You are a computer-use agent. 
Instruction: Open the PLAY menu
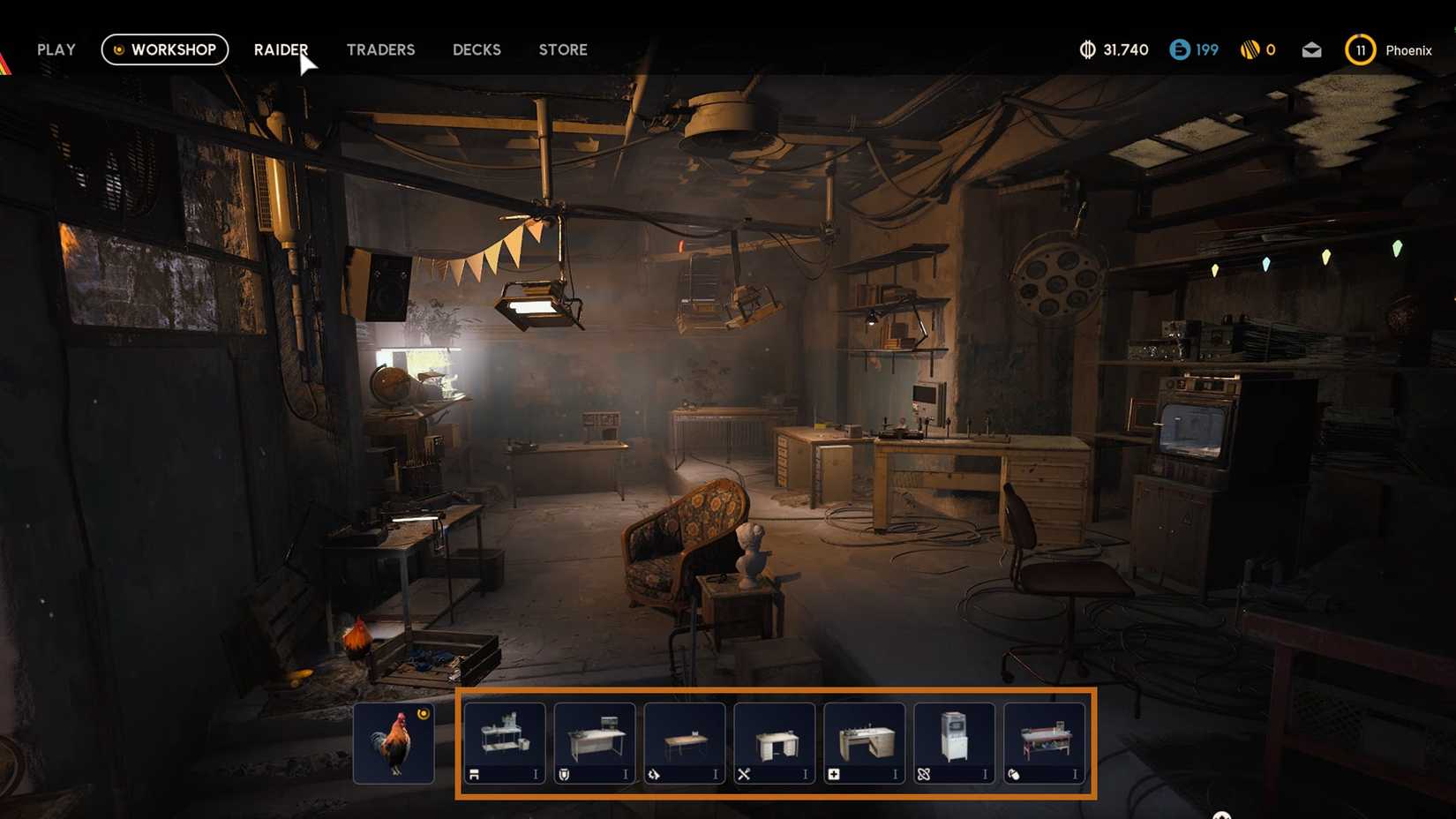[56, 49]
